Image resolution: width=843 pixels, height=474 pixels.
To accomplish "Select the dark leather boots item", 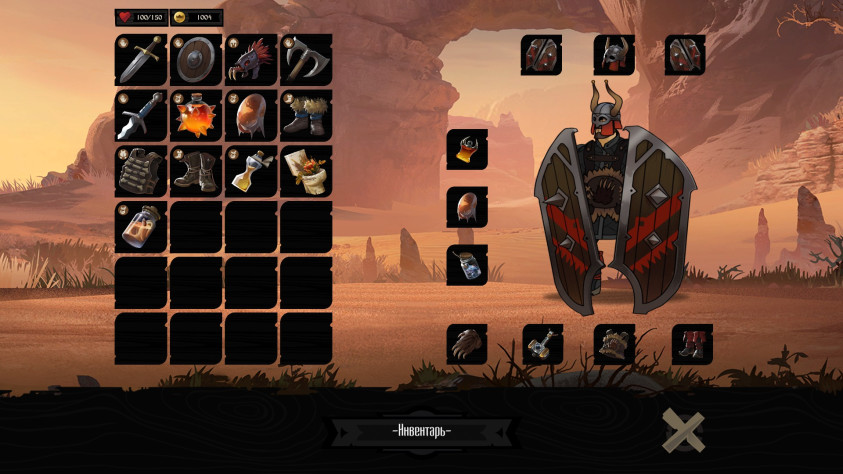I will pyautogui.click(x=196, y=171).
